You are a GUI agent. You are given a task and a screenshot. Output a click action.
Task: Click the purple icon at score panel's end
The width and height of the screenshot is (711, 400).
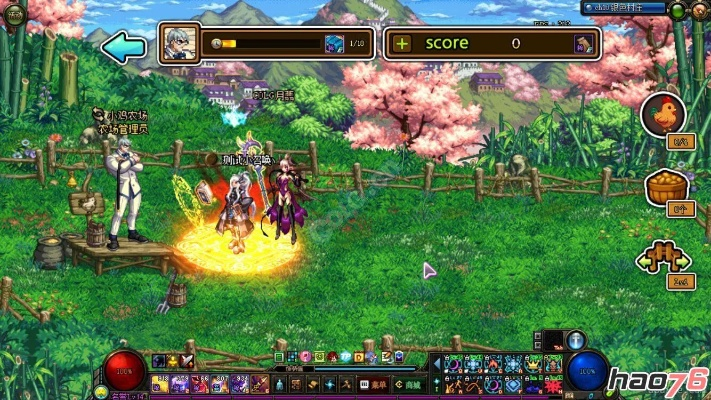582,44
